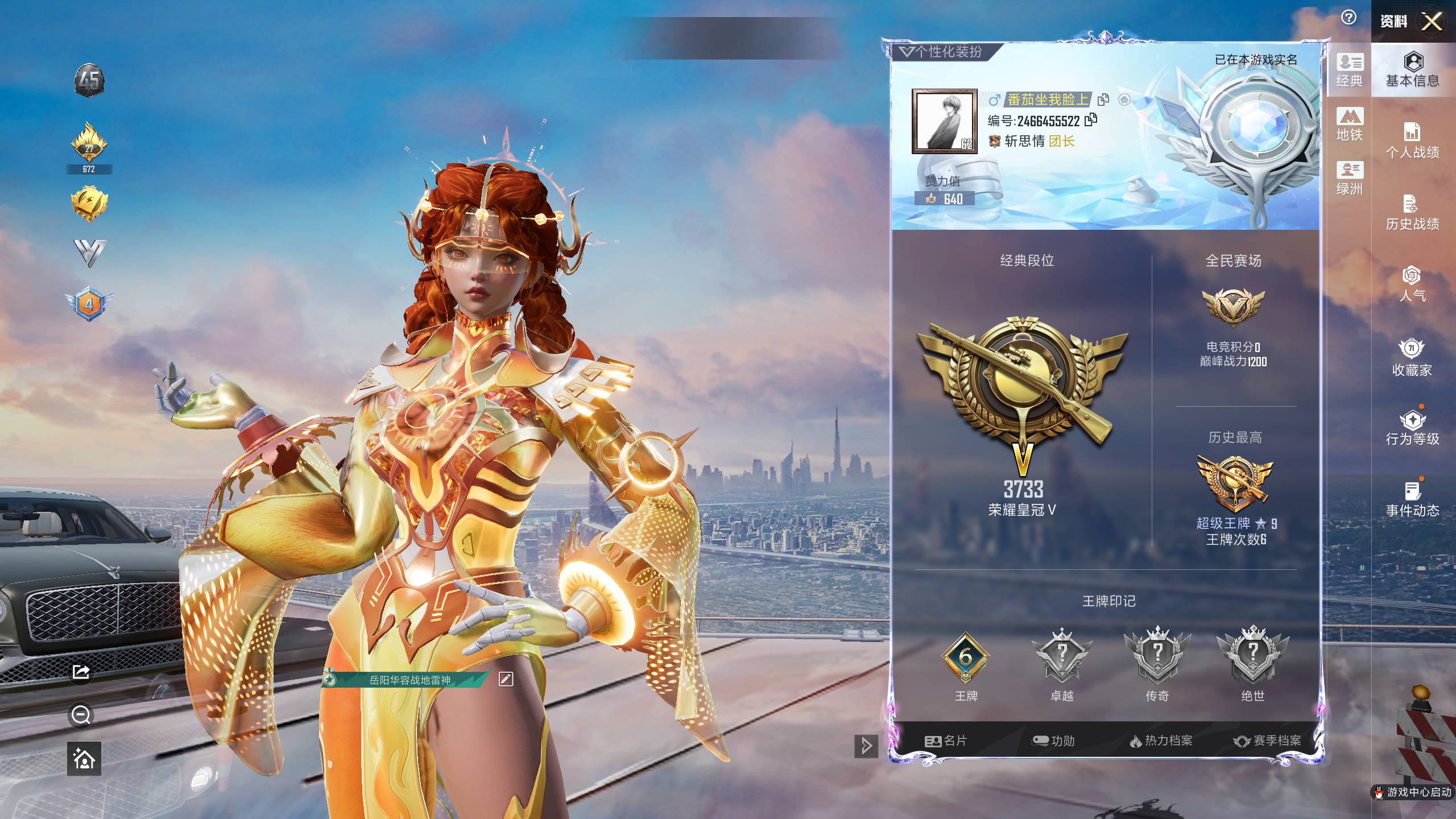Zoom out the character view
Viewport: 1456px width, 819px height.
pos(81,715)
